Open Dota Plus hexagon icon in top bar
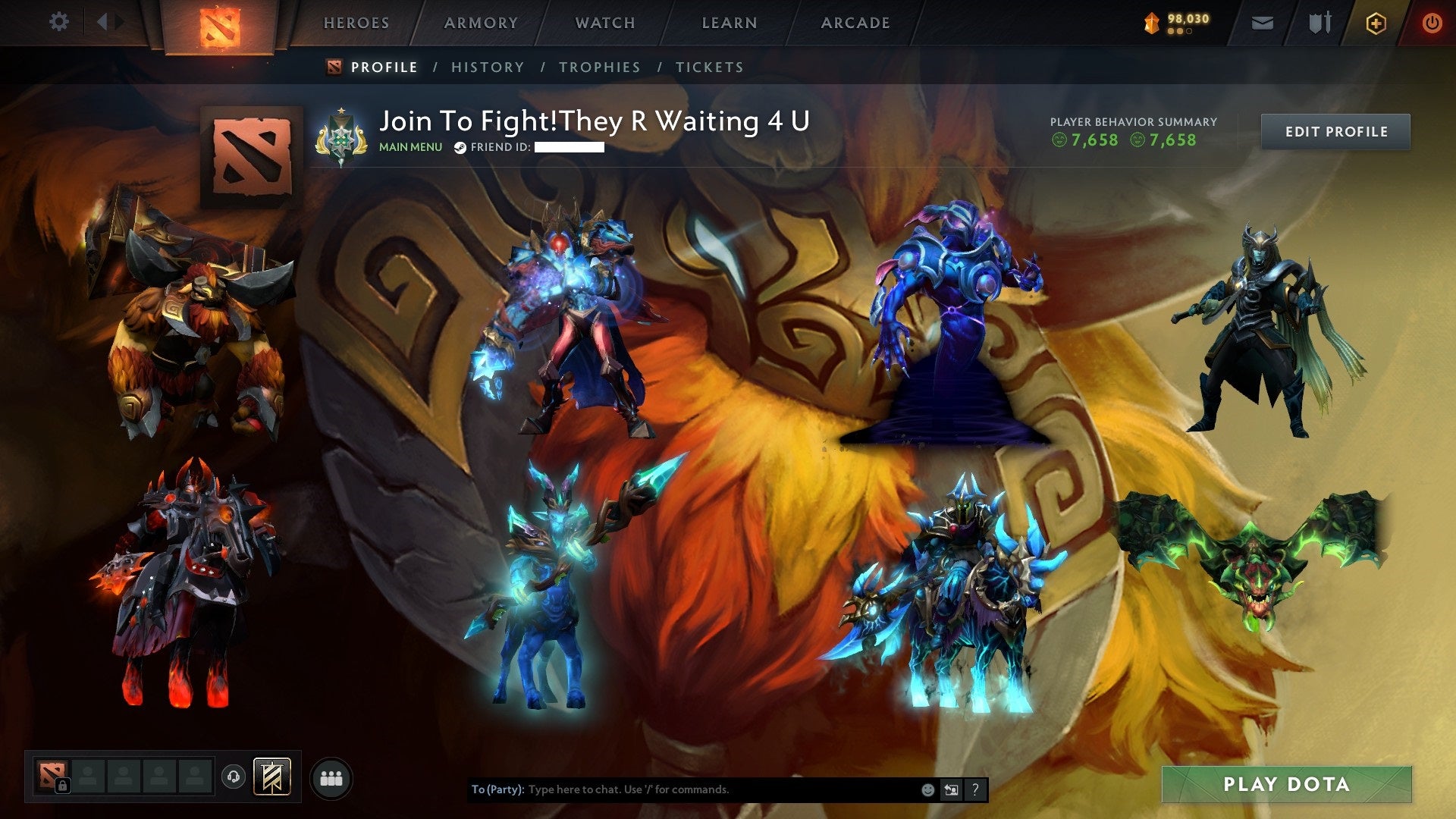1456x819 pixels. [x=1376, y=23]
